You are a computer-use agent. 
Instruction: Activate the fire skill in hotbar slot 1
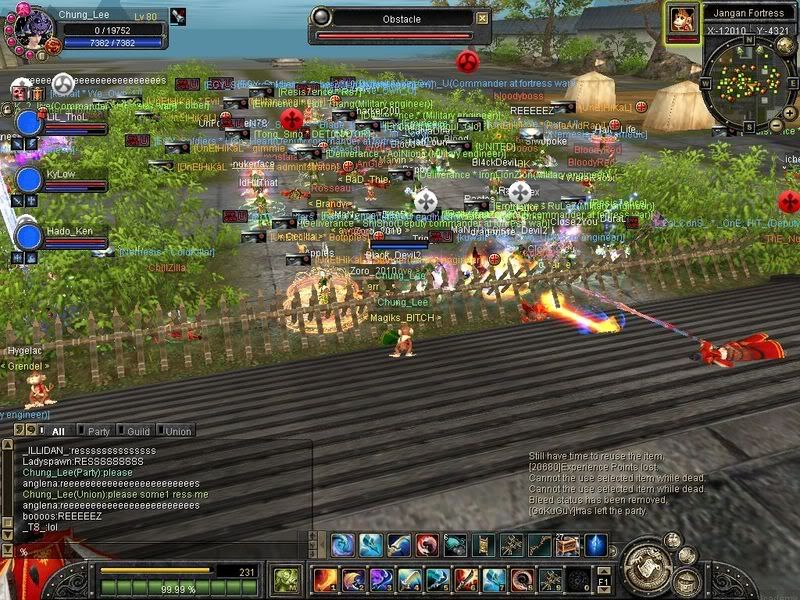click(x=326, y=580)
